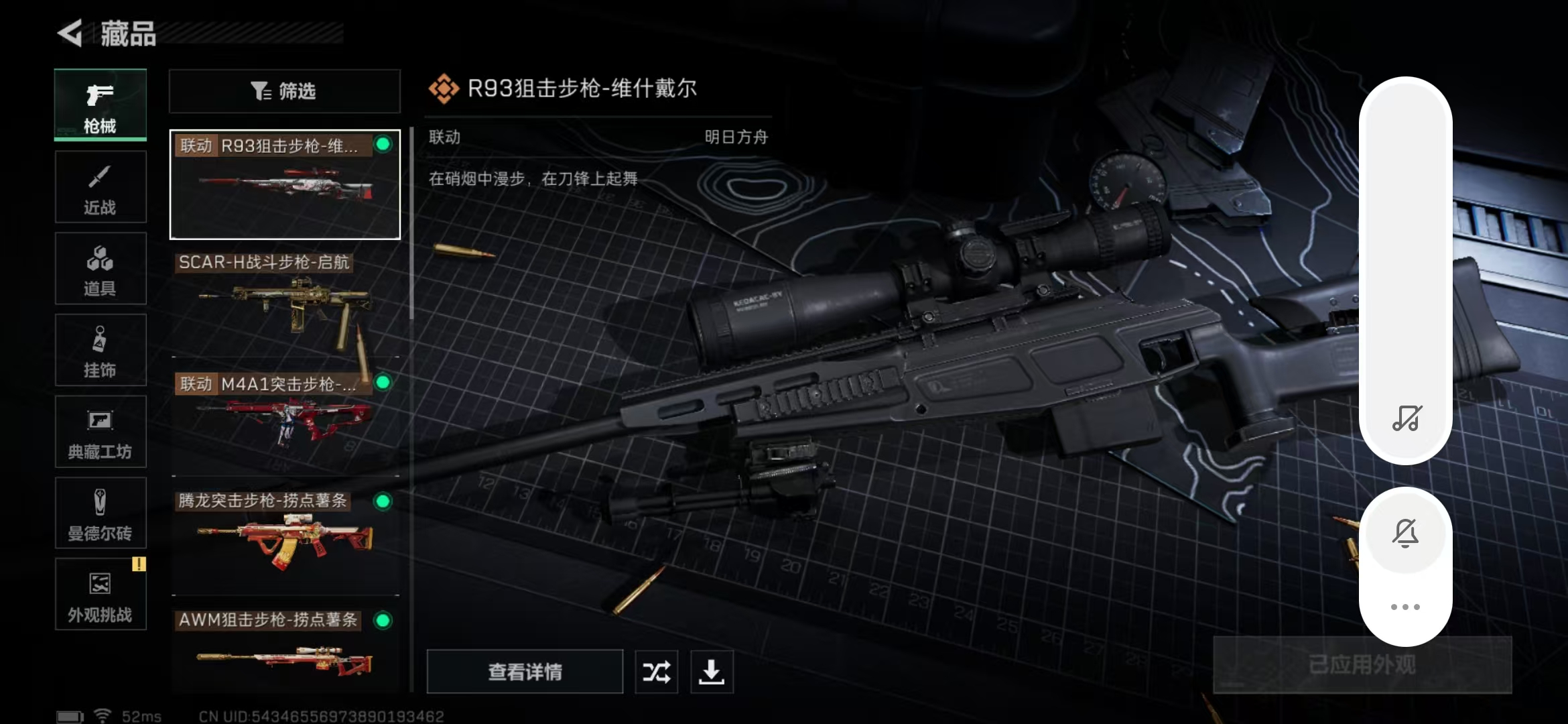Viewport: 1568px width, 724px height.
Task: Toggle the muted bell notification icon
Action: pyautogui.click(x=1405, y=534)
